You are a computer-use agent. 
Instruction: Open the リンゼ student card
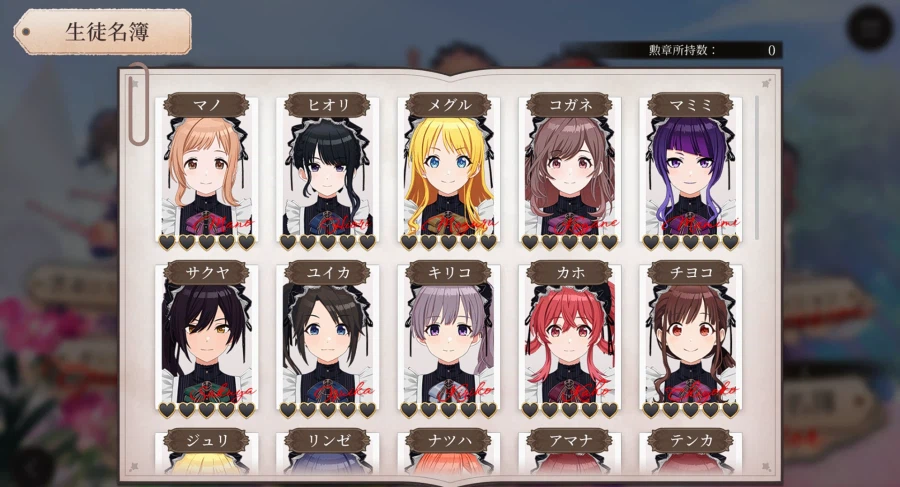pyautogui.click(x=327, y=452)
